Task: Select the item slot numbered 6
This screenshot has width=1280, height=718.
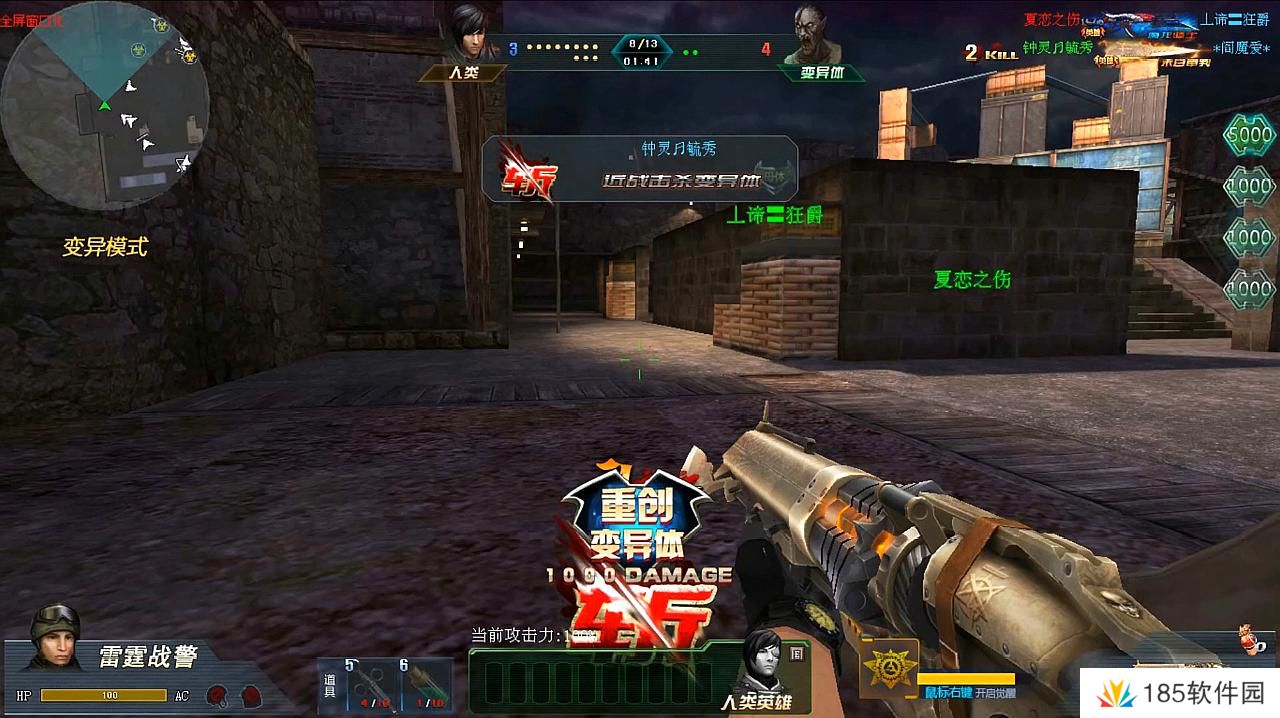Action: [x=428, y=685]
